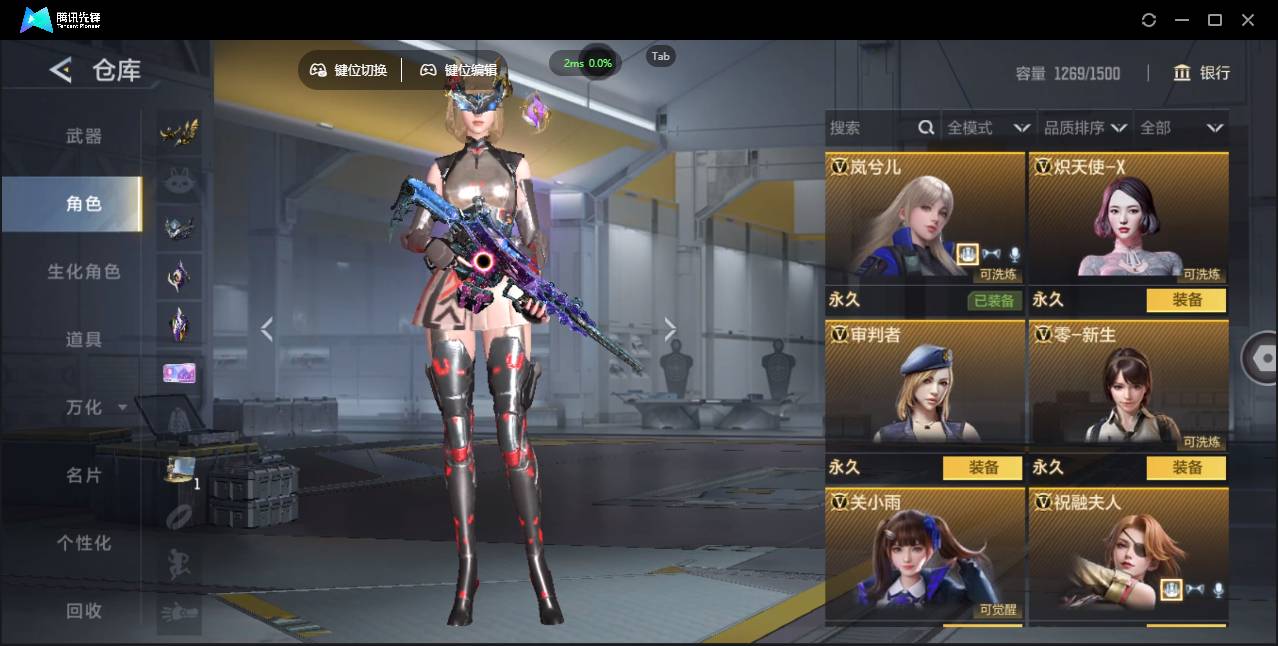1278x646 pixels.
Task: Click the 搜索 search field
Action: click(x=870, y=128)
